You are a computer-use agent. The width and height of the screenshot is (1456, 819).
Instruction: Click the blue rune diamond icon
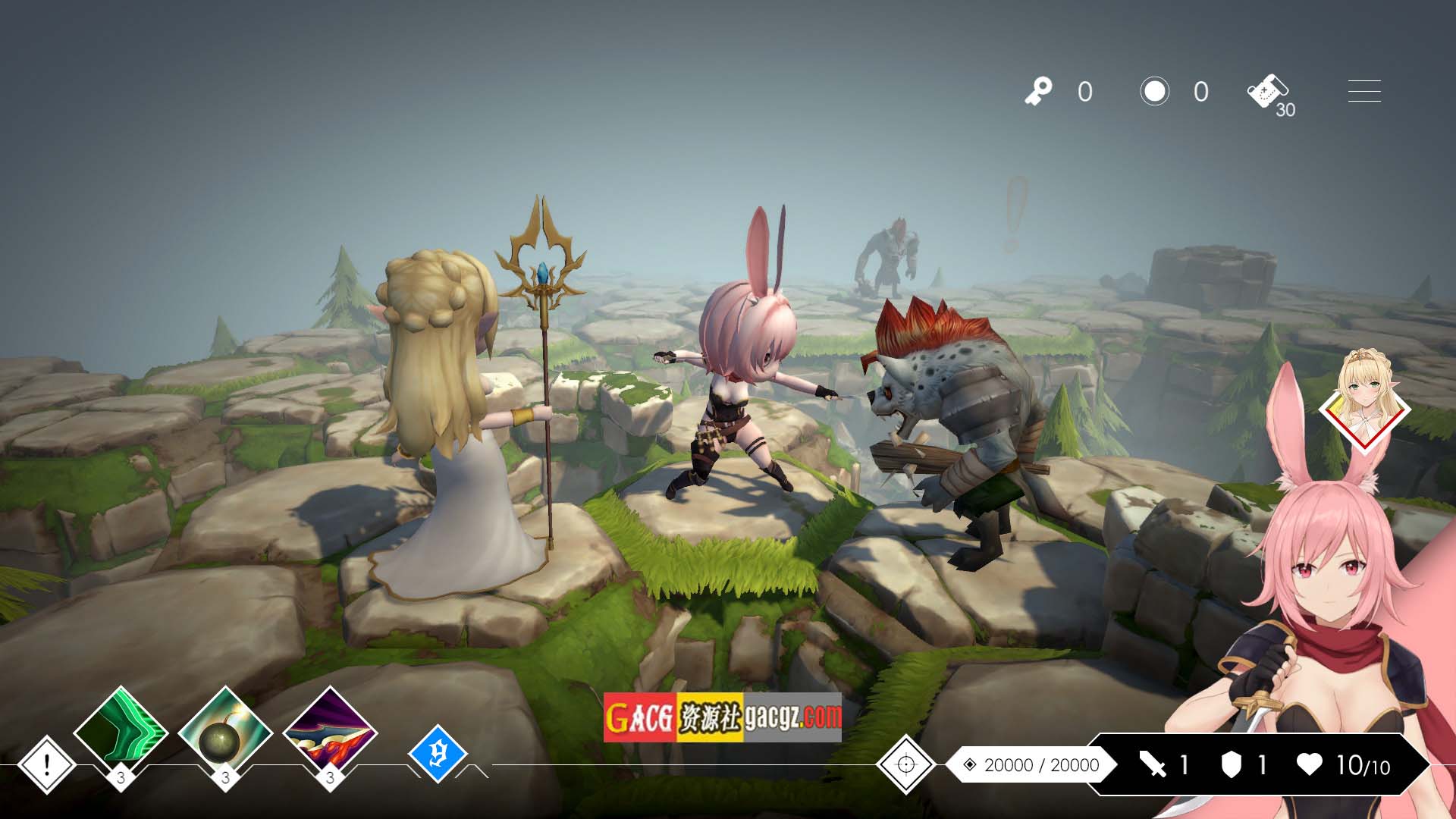click(x=438, y=754)
